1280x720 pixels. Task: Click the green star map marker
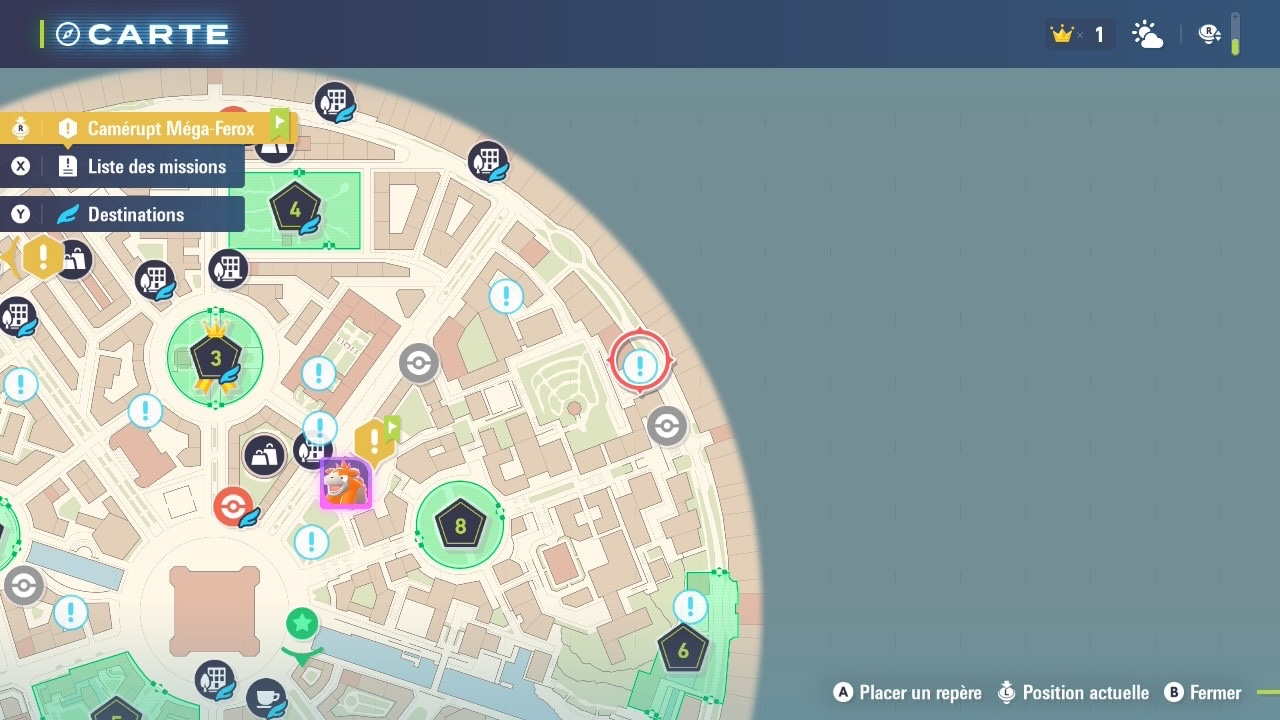point(302,624)
